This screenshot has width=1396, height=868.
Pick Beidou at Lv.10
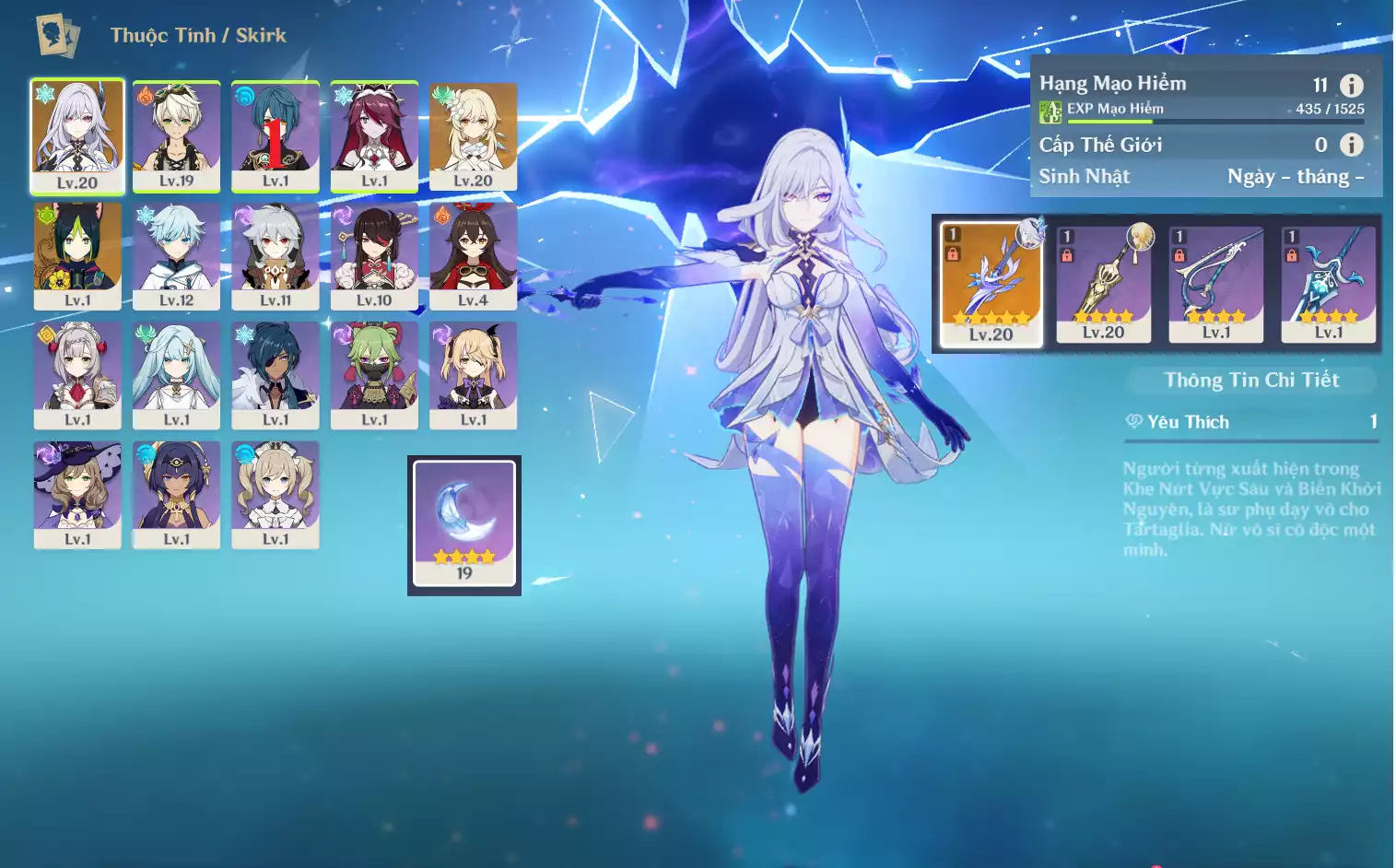coord(374,255)
